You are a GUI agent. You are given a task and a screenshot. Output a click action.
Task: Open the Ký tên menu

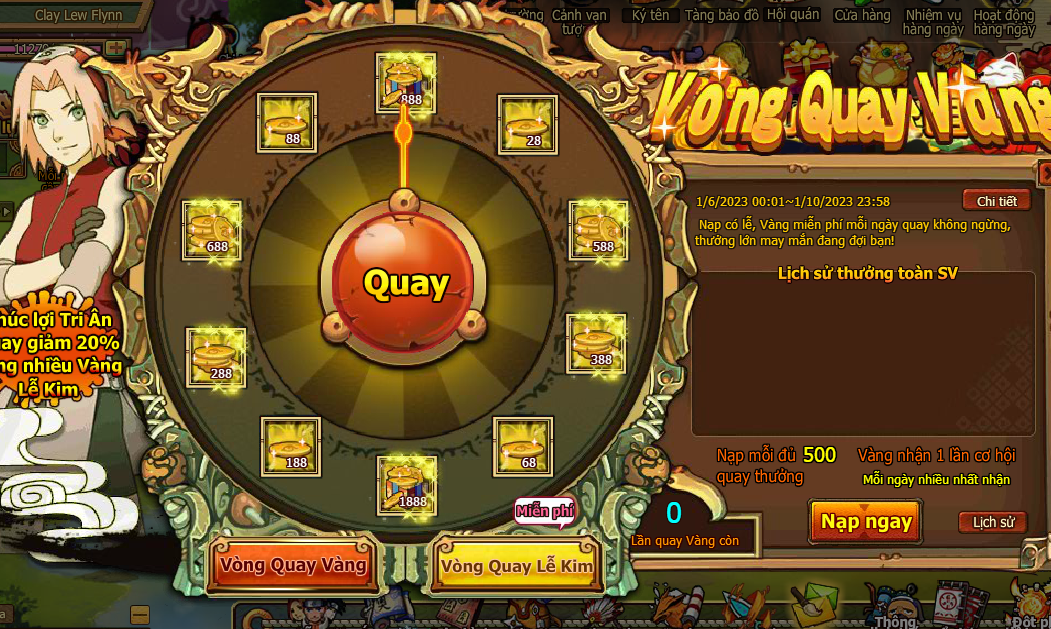[651, 16]
